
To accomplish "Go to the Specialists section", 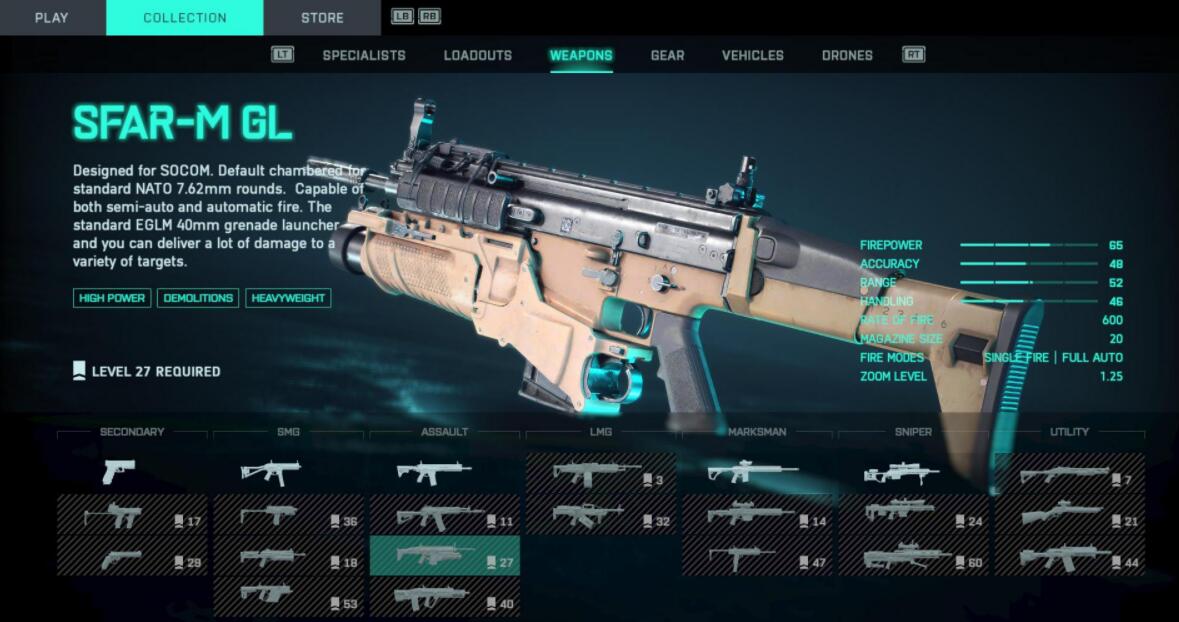I will 364,55.
